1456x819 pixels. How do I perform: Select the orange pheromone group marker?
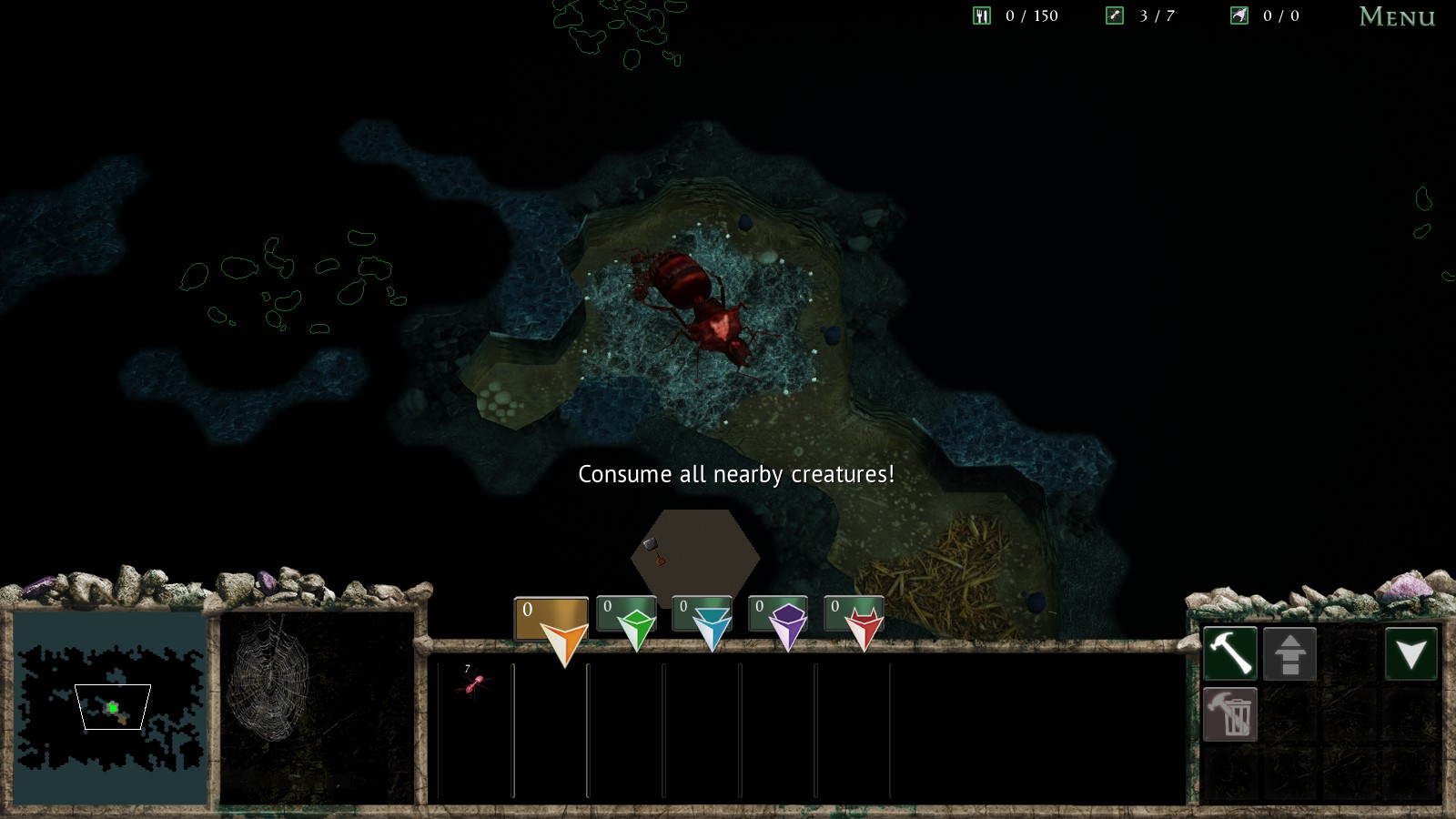pos(552,622)
